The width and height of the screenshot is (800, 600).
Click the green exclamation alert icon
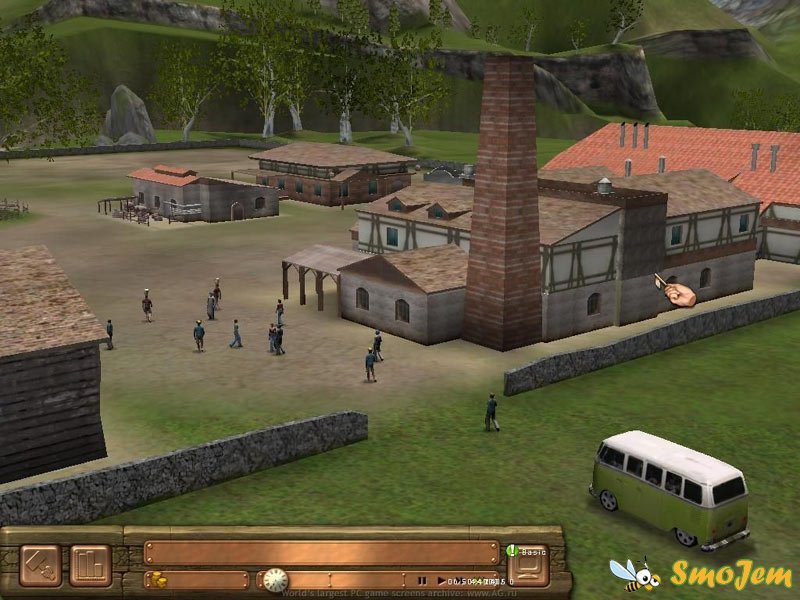click(x=510, y=549)
